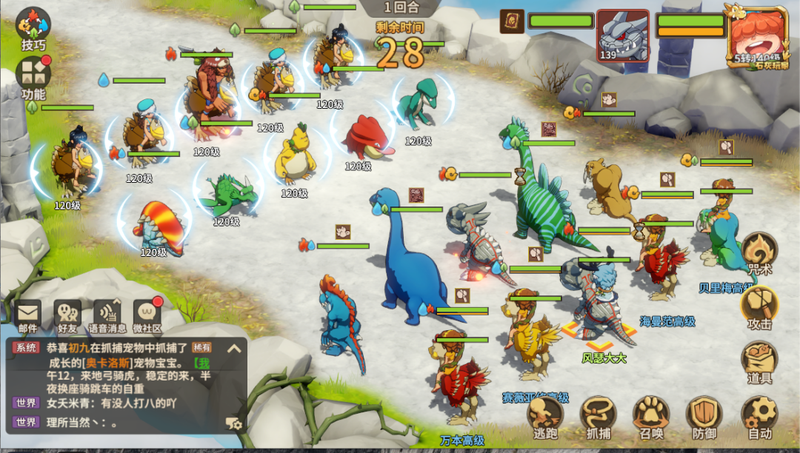Viewport: 800px width, 453px height.
Task: Expand the chat log with the up arrow
Action: coord(234,349)
